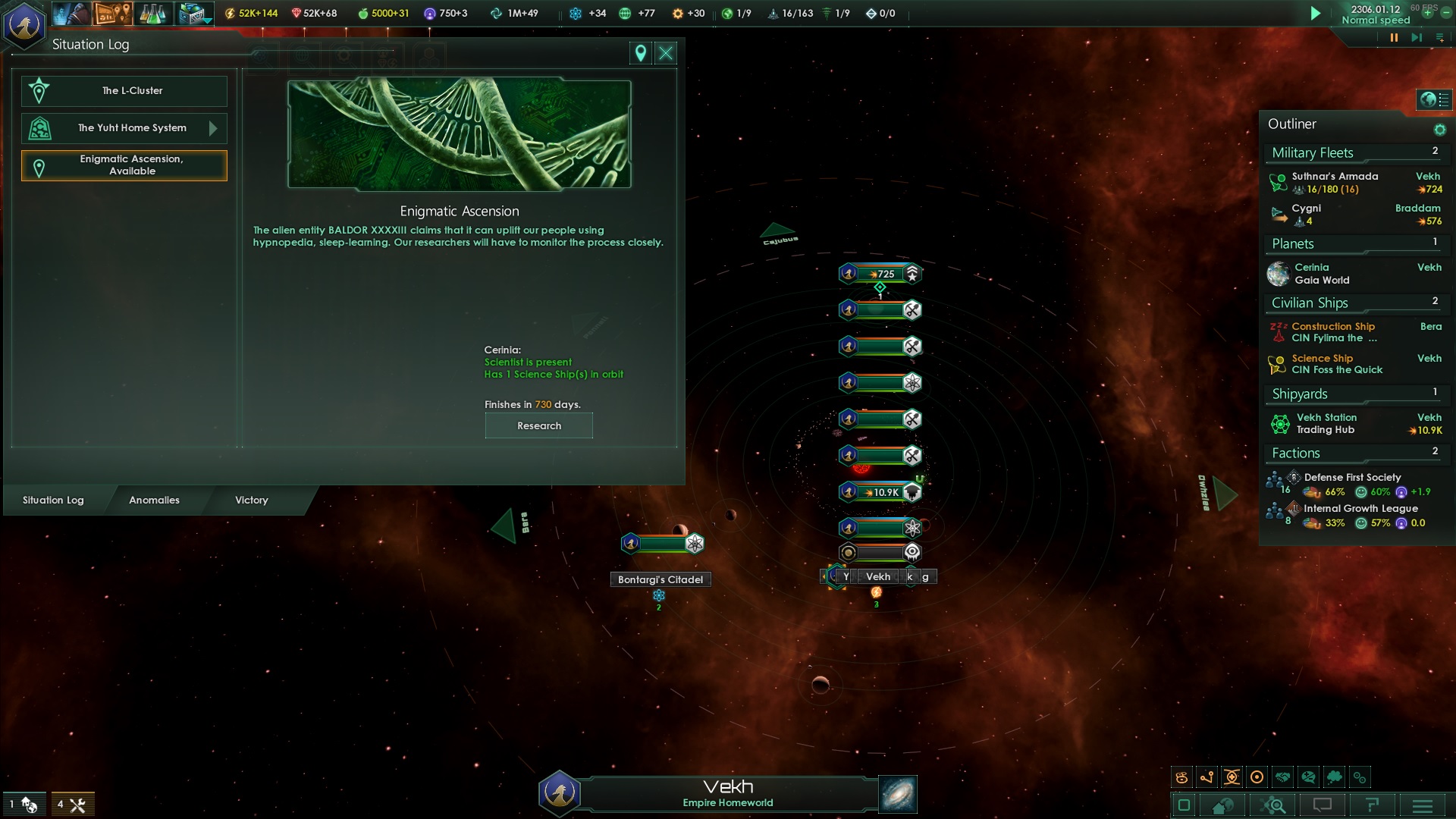Open the Situation Log tab
The height and width of the screenshot is (819, 1456).
53,500
